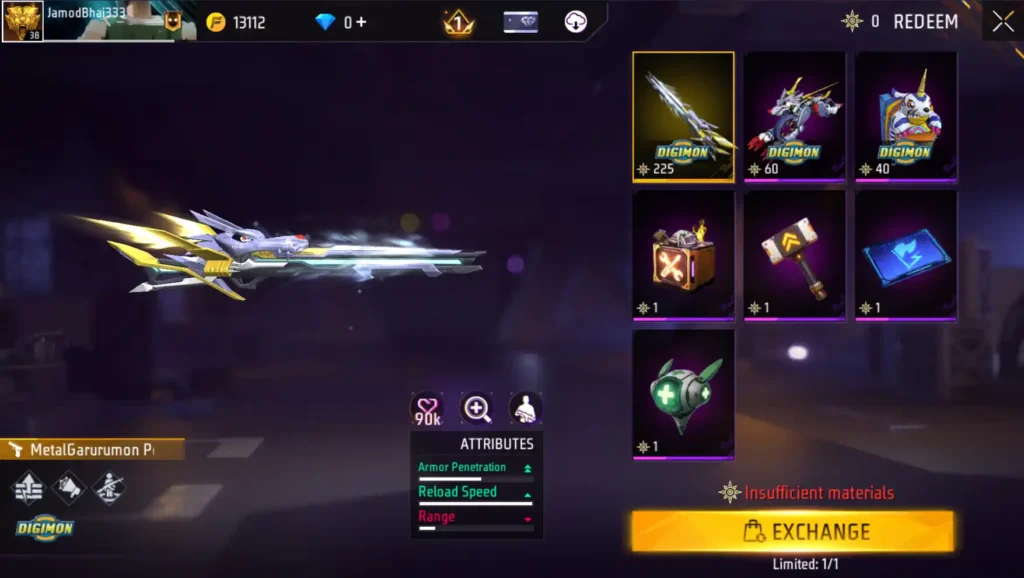Click the yellow EXCHANGE button
The height and width of the screenshot is (578, 1024).
pos(792,531)
